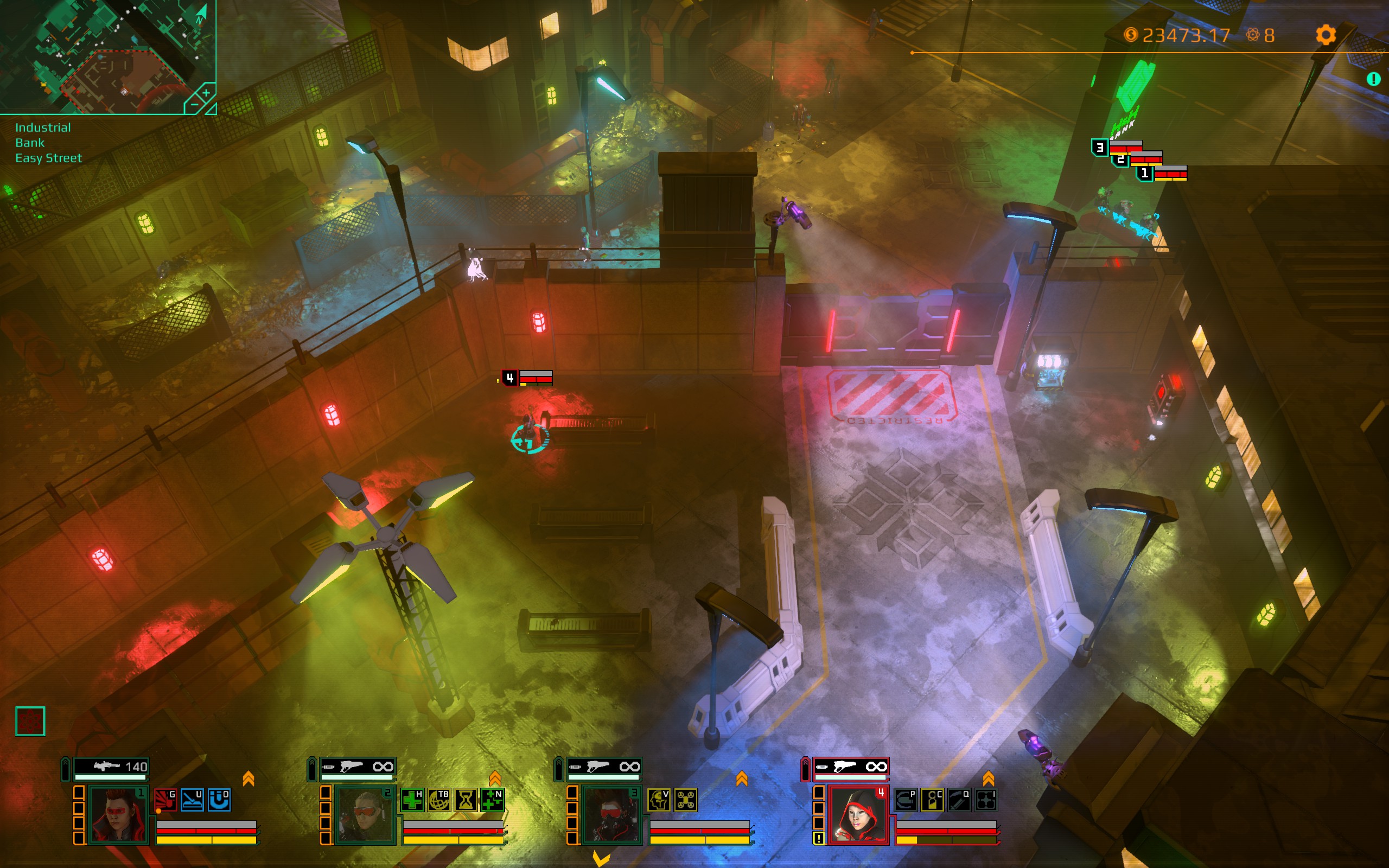Activate the globe TB ability icon
Image resolution: width=1389 pixels, height=868 pixels.
coord(438,800)
